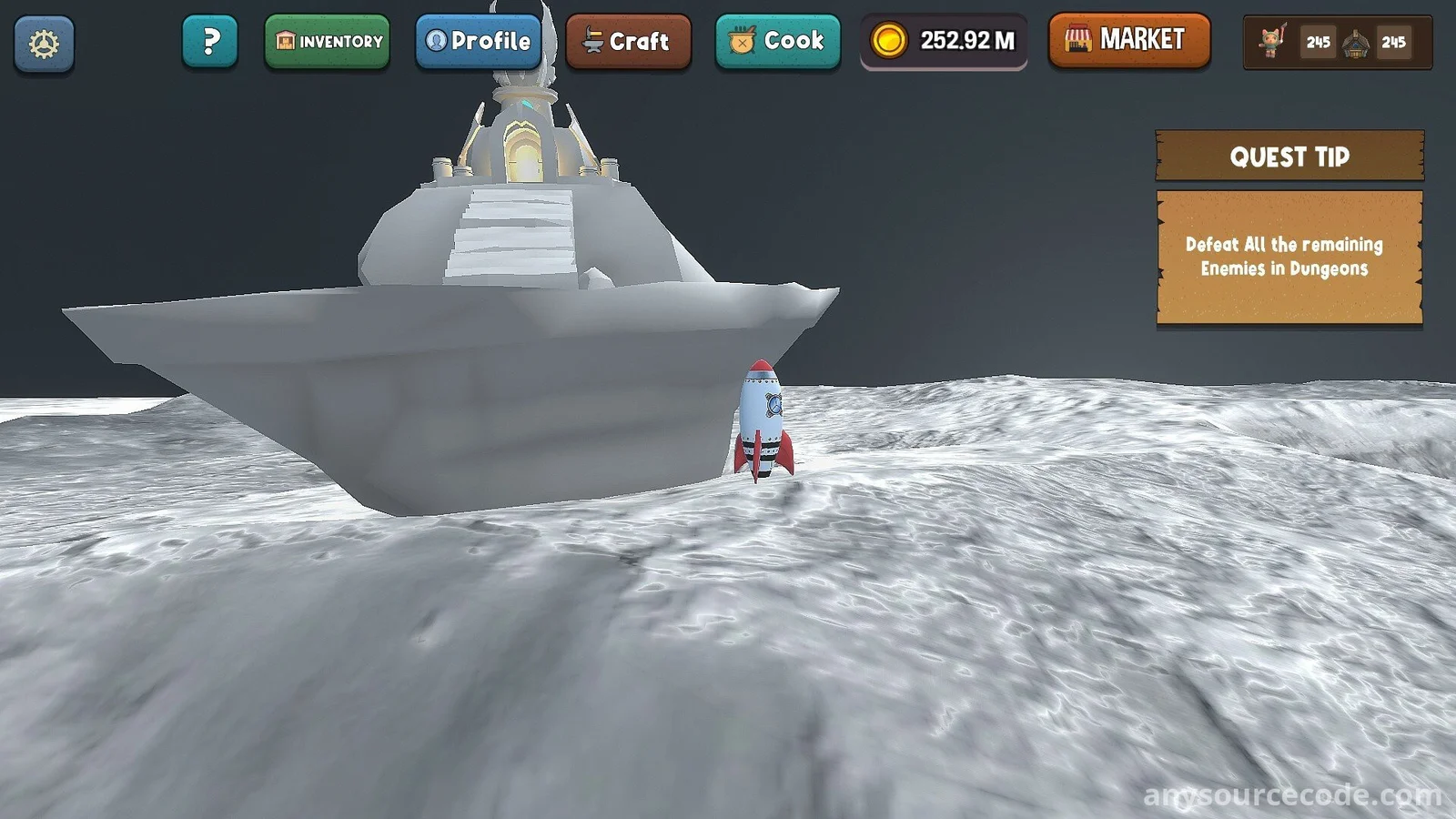
Task: Open the Craft menu
Action: [628, 42]
